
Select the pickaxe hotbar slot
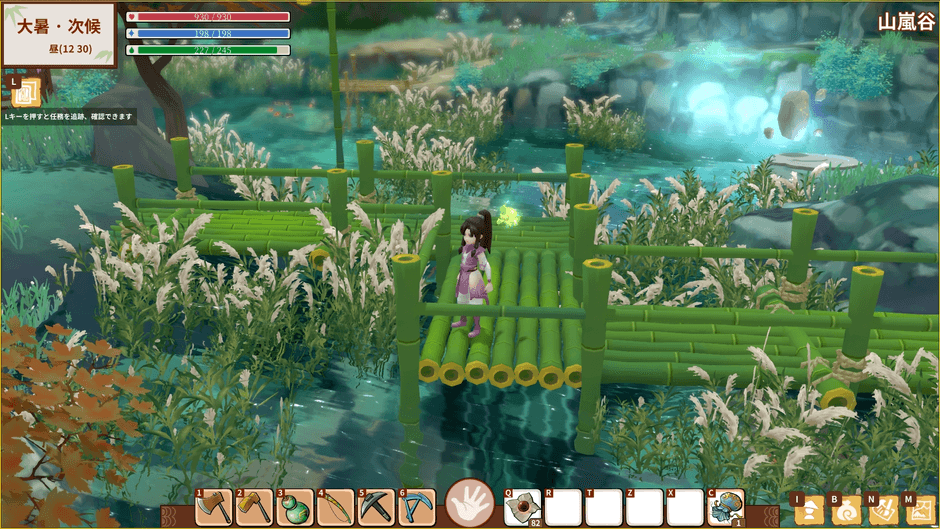[376, 507]
